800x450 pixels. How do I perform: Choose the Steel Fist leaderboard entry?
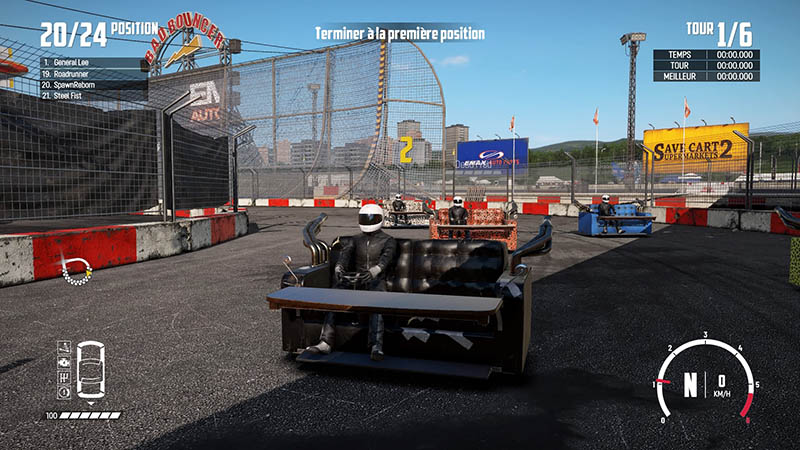pos(90,96)
